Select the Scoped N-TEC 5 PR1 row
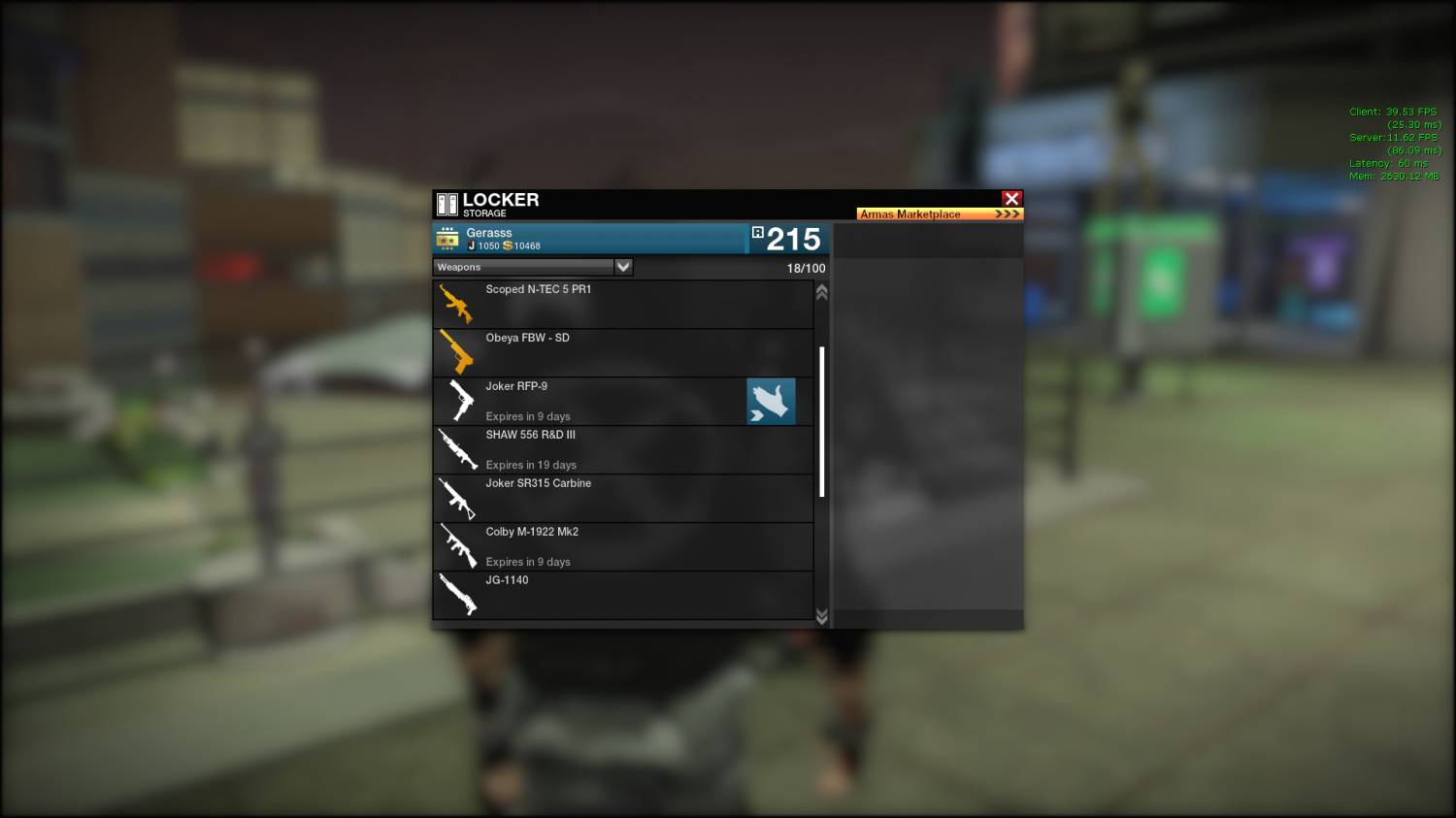Viewport: 1456px width, 818px height. coord(622,305)
